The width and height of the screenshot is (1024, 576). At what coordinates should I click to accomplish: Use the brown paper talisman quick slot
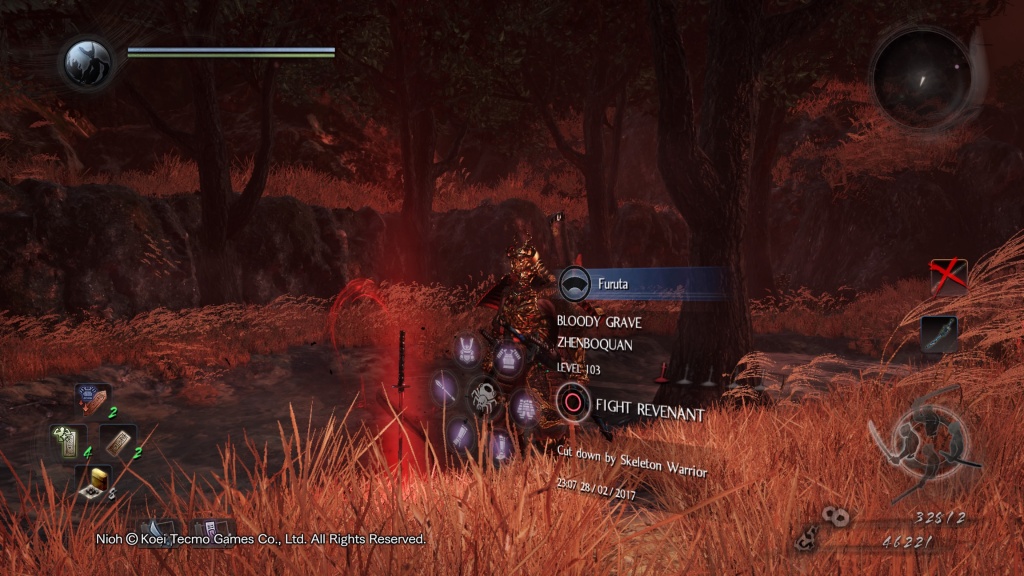119,441
